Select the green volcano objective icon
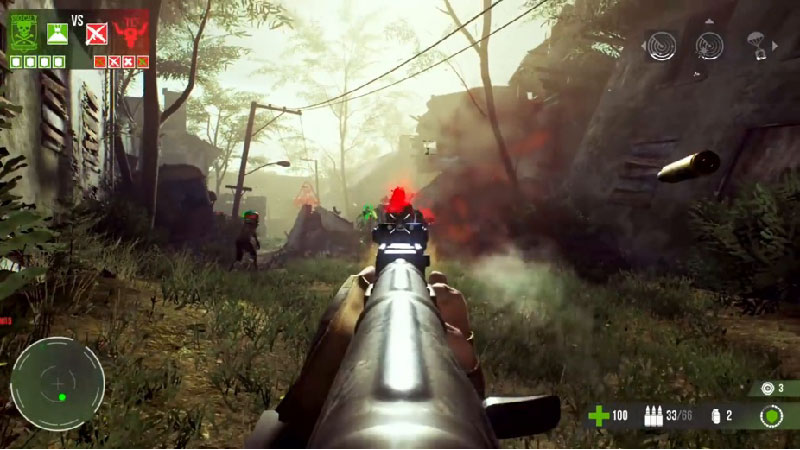The image size is (800, 450). point(57,35)
